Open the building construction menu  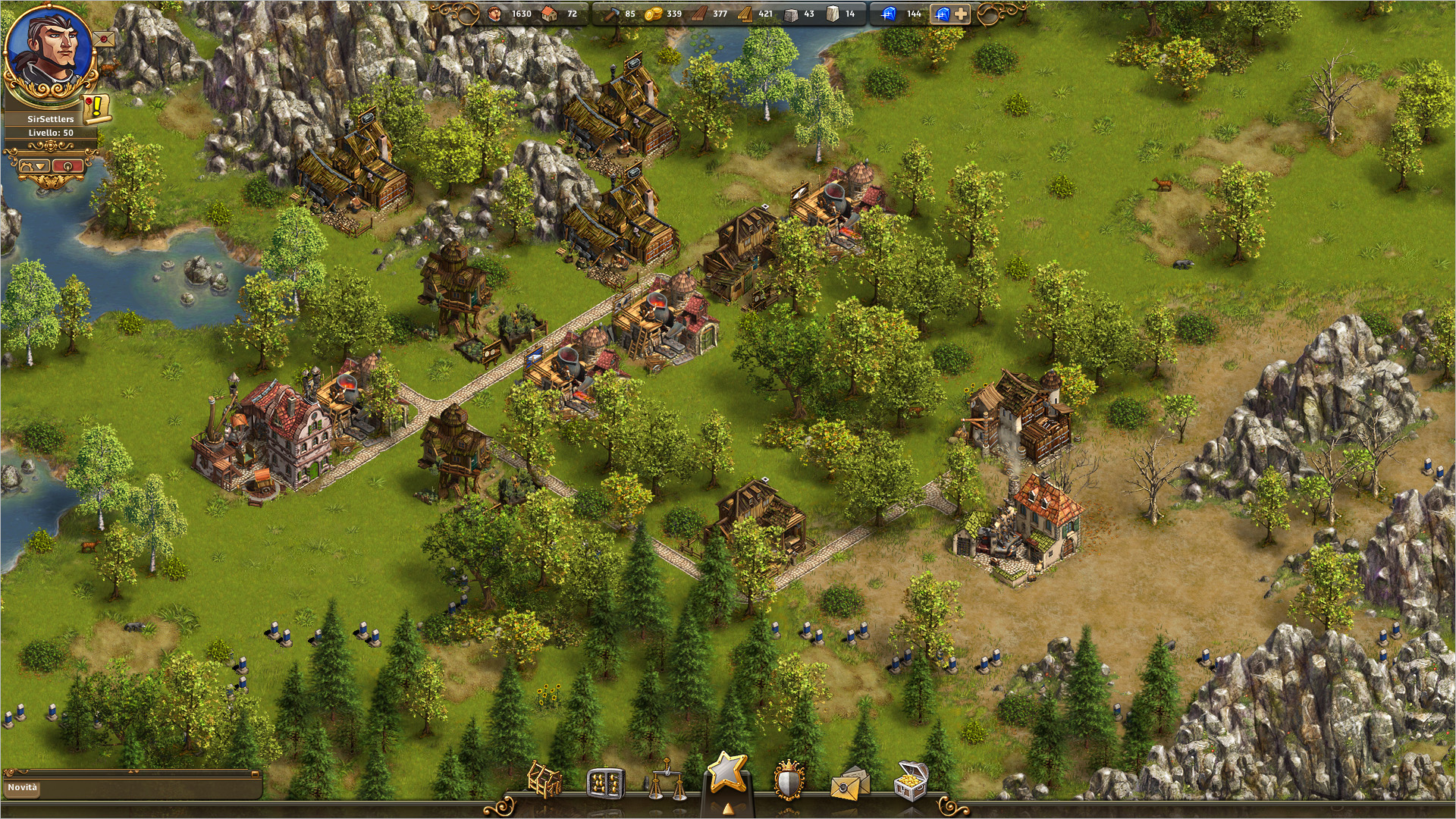(x=544, y=780)
